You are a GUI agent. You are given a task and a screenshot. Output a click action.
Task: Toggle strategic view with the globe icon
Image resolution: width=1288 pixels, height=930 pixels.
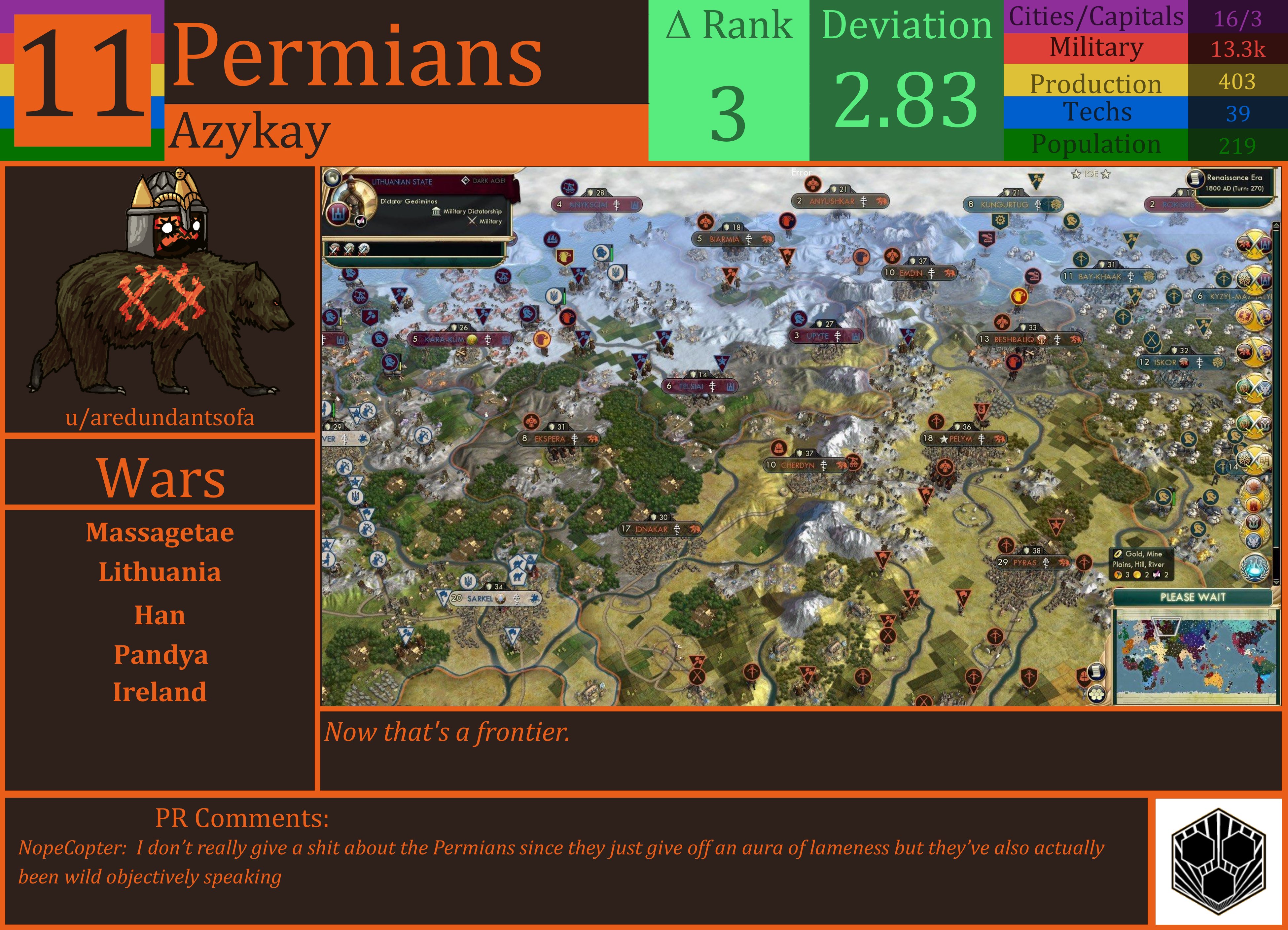333,179
